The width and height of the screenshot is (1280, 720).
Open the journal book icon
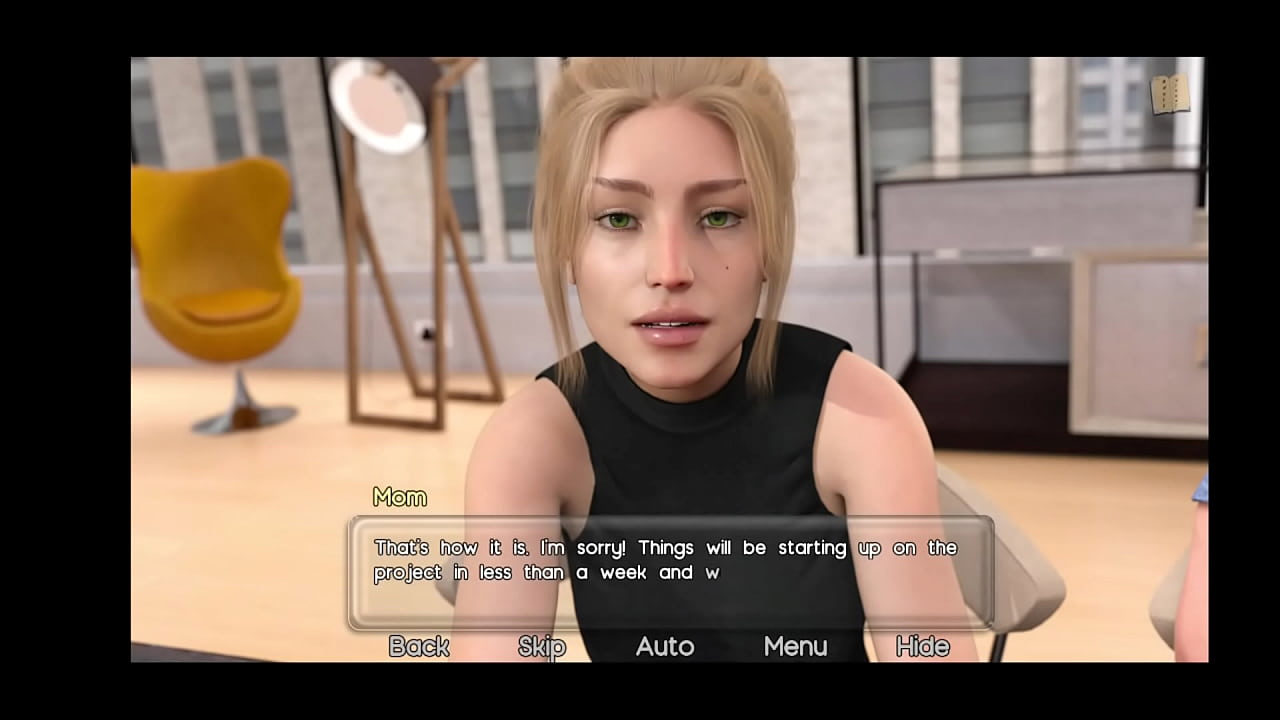tap(1170, 95)
